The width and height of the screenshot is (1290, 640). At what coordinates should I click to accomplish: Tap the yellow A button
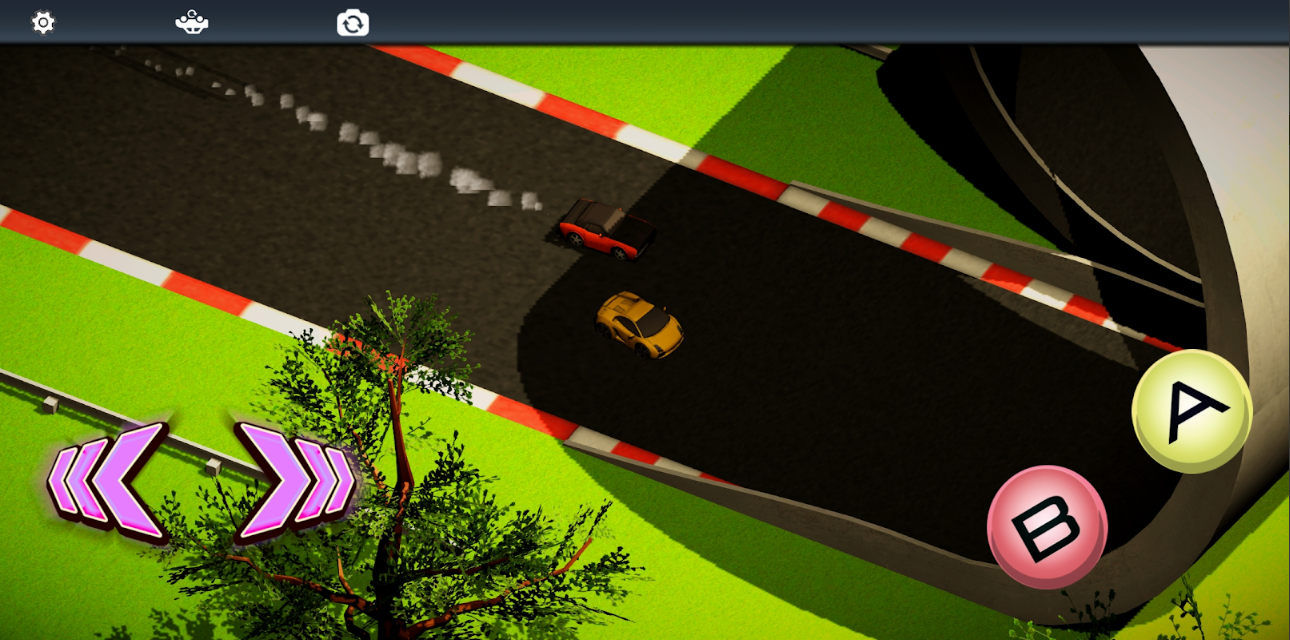coord(1192,411)
